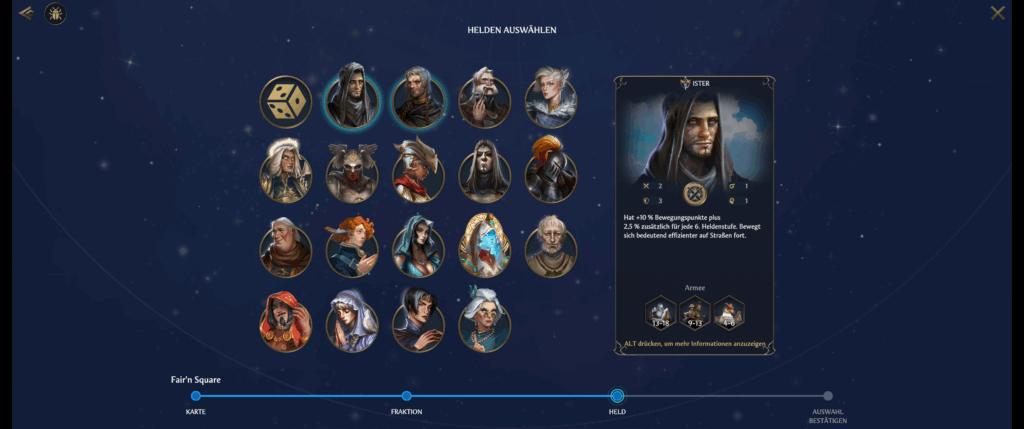Select the white-bearded old man stroking his beard
Viewport: 1024px width, 429px height.
coord(484,101)
